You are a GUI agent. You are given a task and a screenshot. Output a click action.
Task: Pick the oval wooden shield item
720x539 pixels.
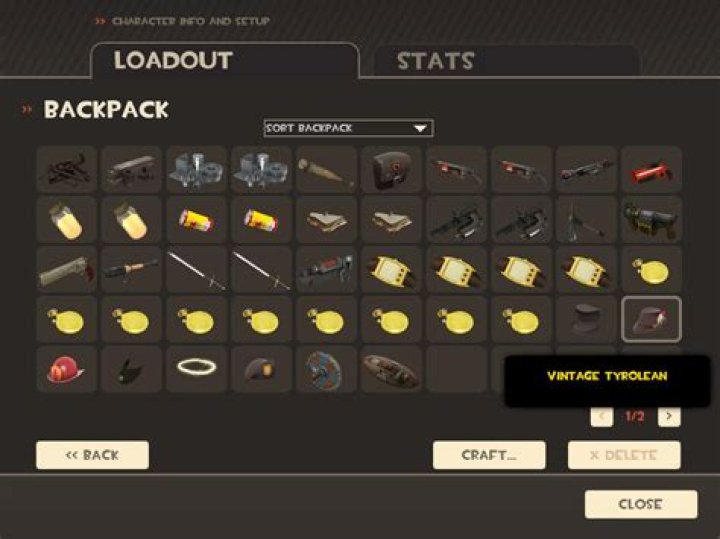tap(391, 369)
